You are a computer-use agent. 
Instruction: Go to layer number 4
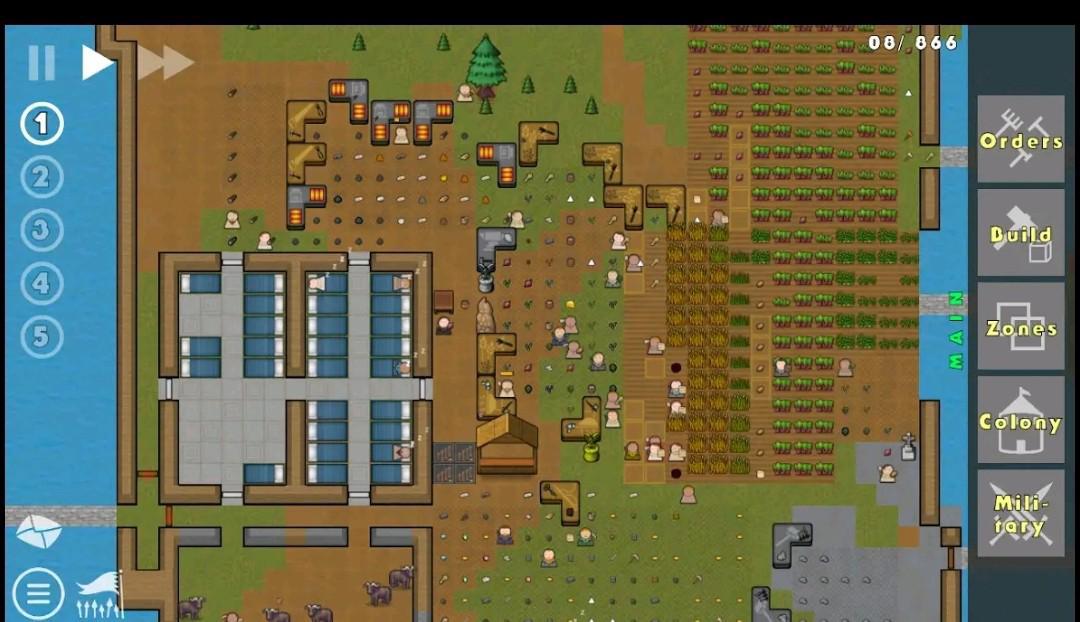tap(41, 284)
